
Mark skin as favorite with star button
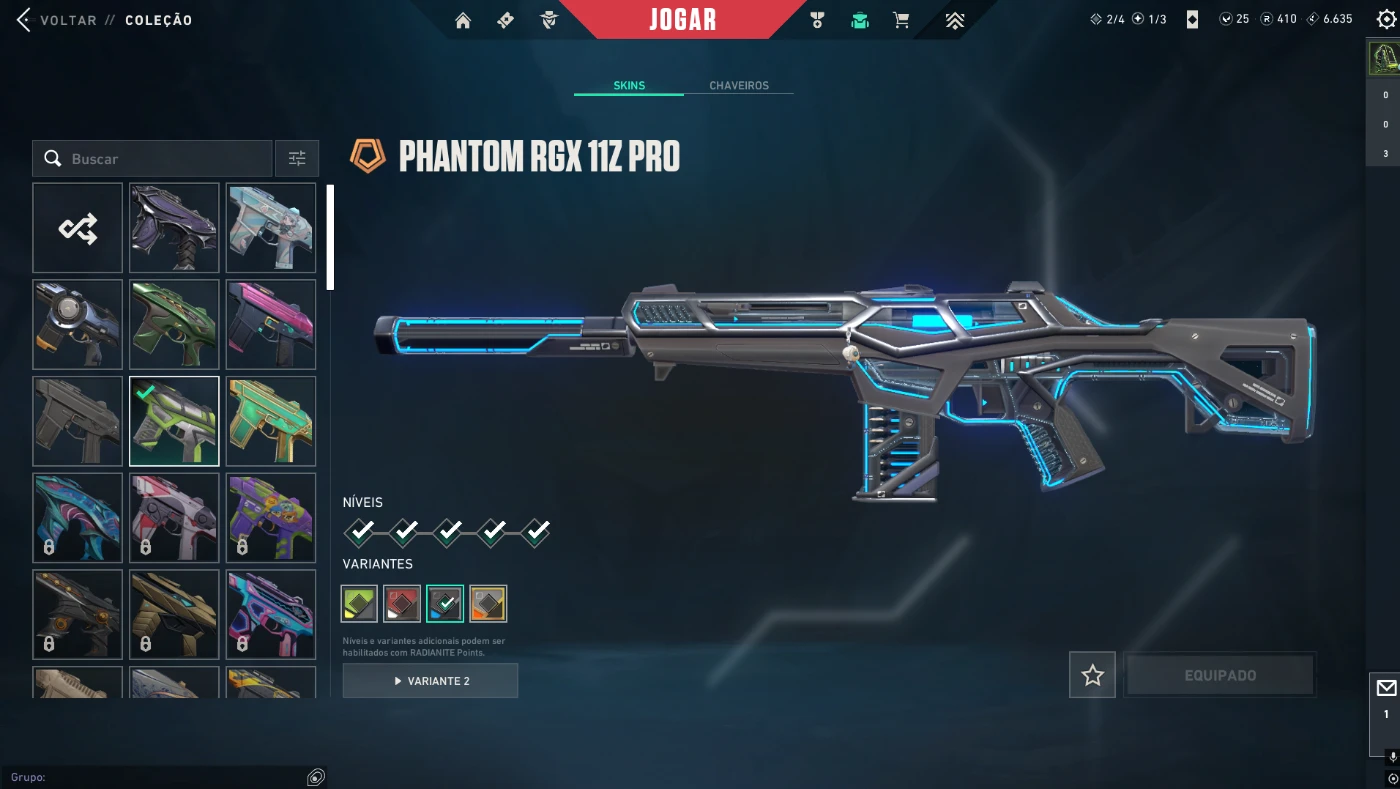(1092, 675)
